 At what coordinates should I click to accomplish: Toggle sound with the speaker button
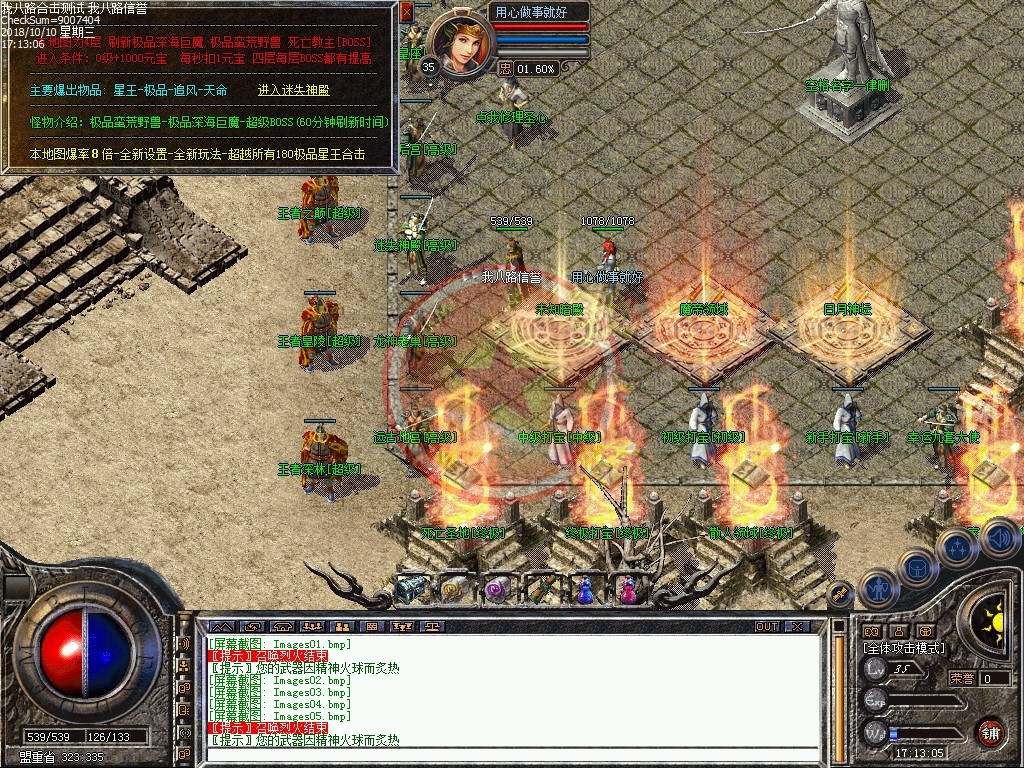pos(999,537)
